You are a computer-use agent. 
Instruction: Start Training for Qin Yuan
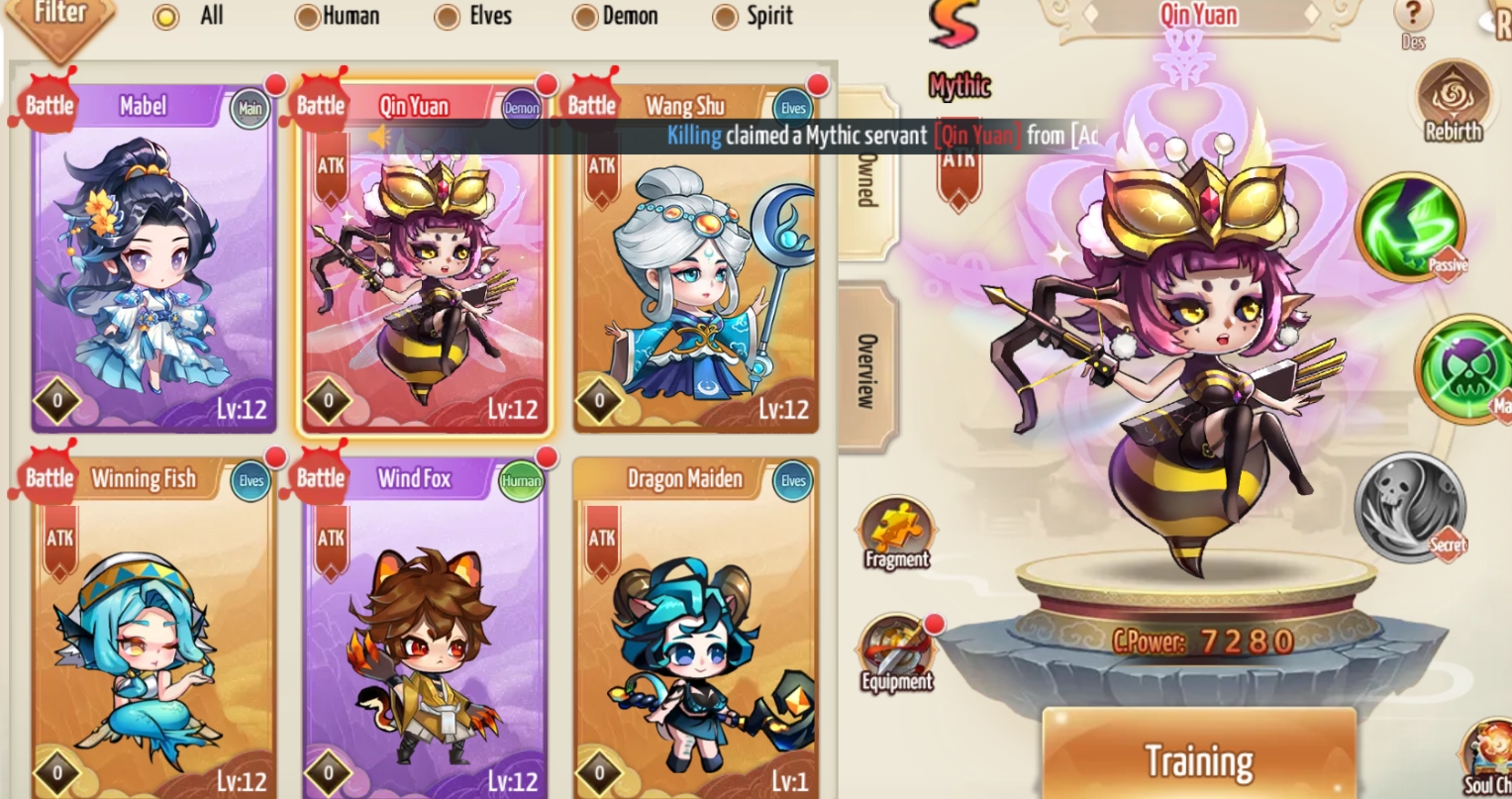(1199, 760)
